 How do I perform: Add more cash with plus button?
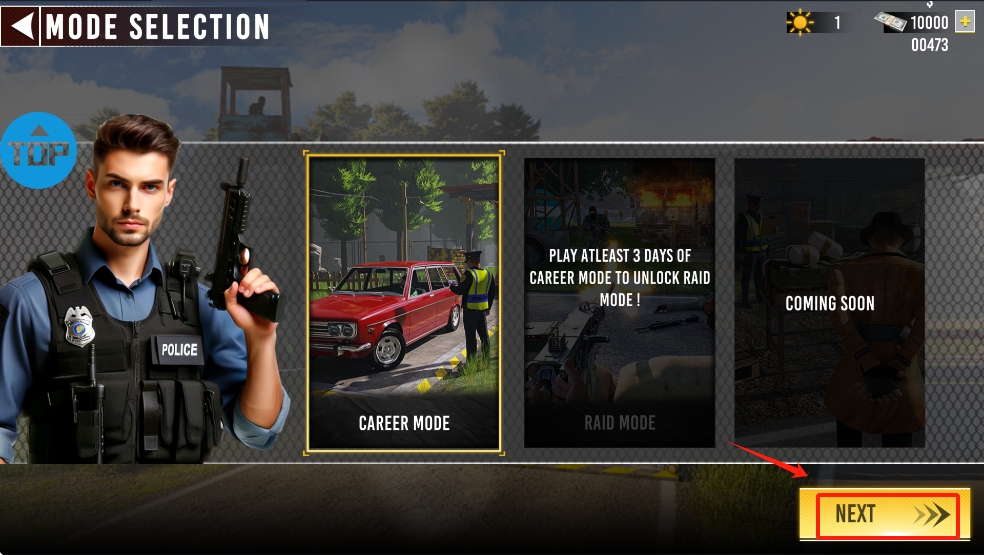(965, 22)
